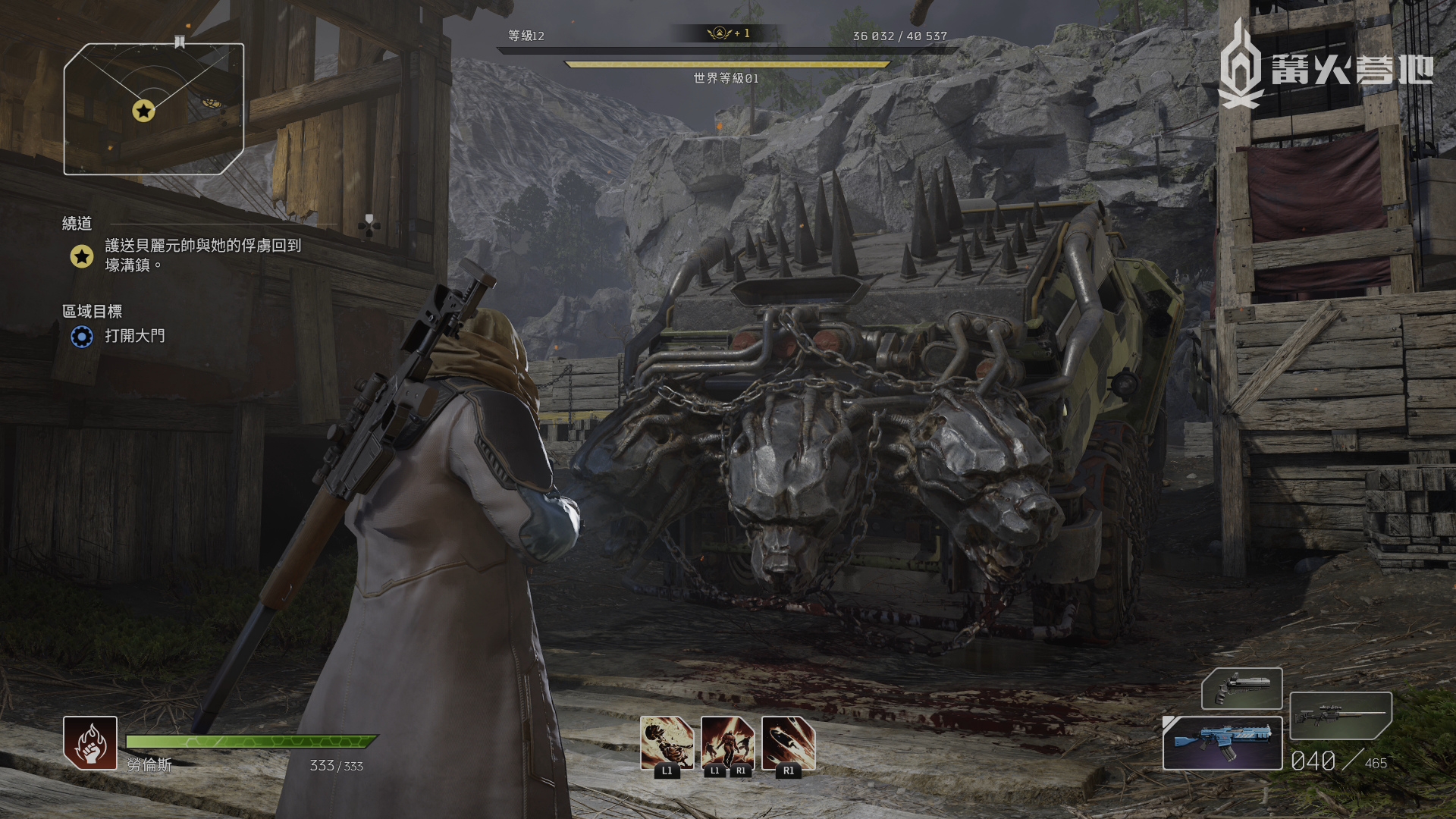Click the 世界等級01 world tier bar
This screenshot has height=819, width=1456.
coord(726,66)
